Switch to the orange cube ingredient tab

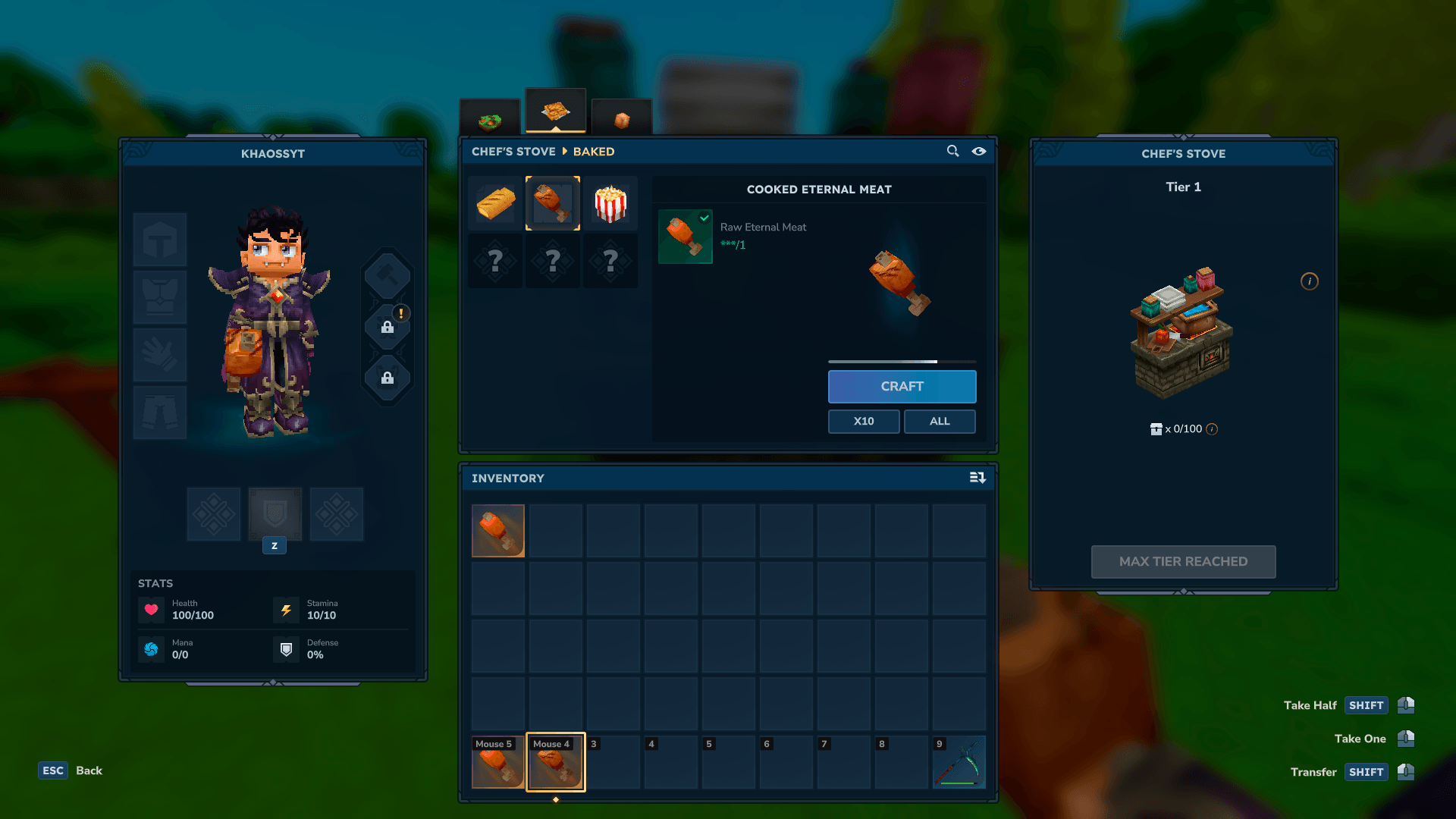point(622,119)
